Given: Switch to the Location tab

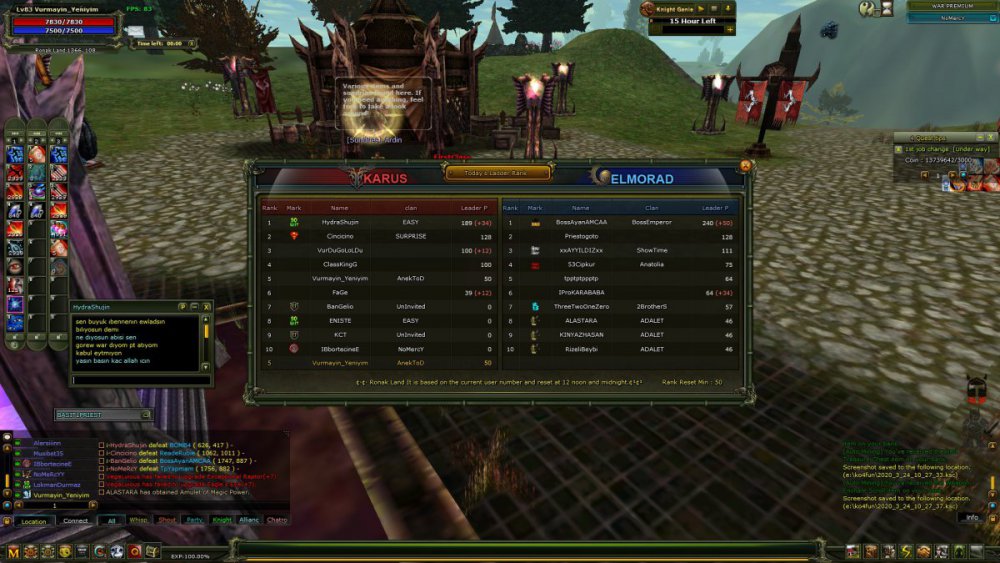Looking at the screenshot, I should click(34, 521).
